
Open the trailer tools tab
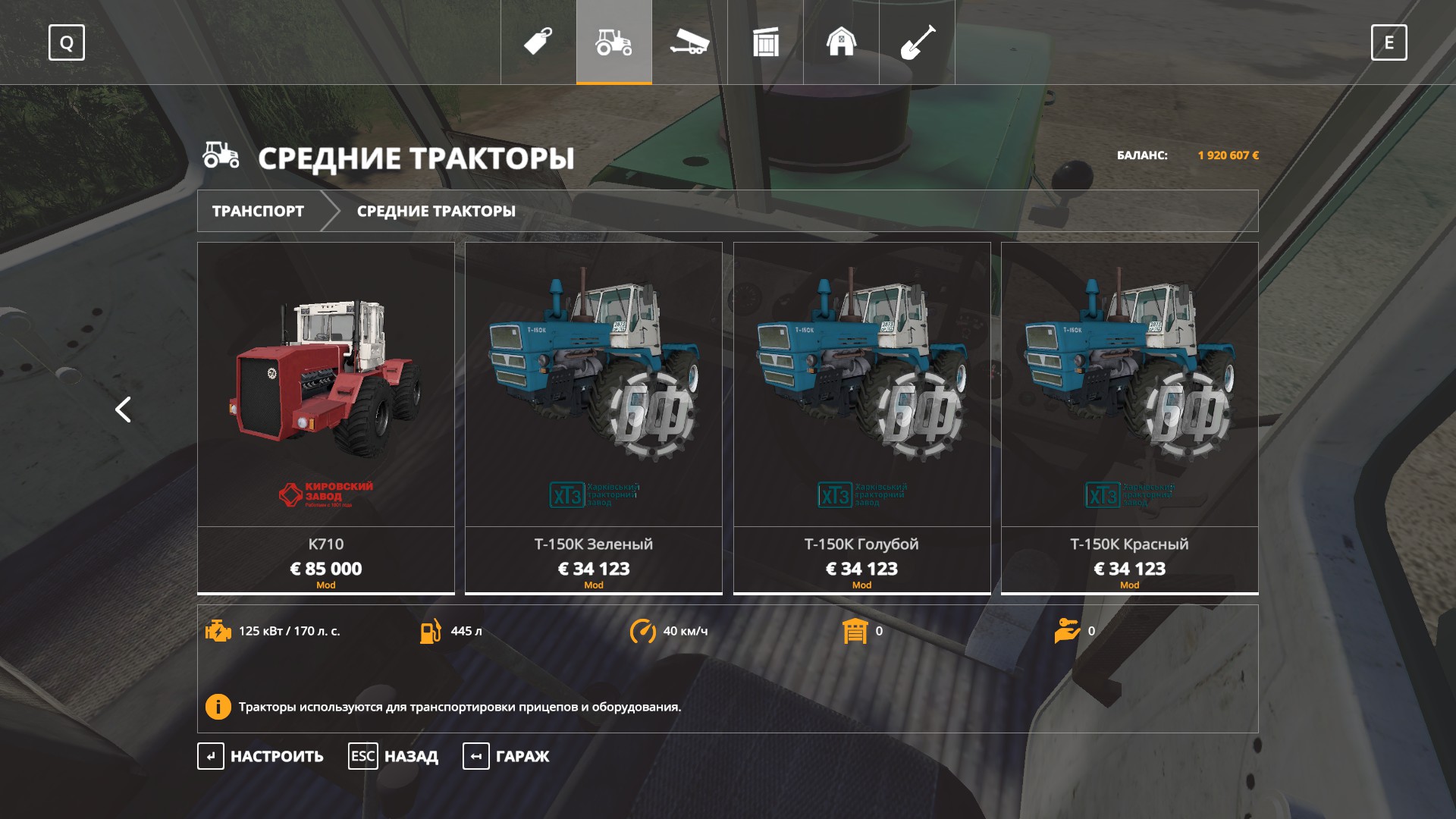[689, 42]
